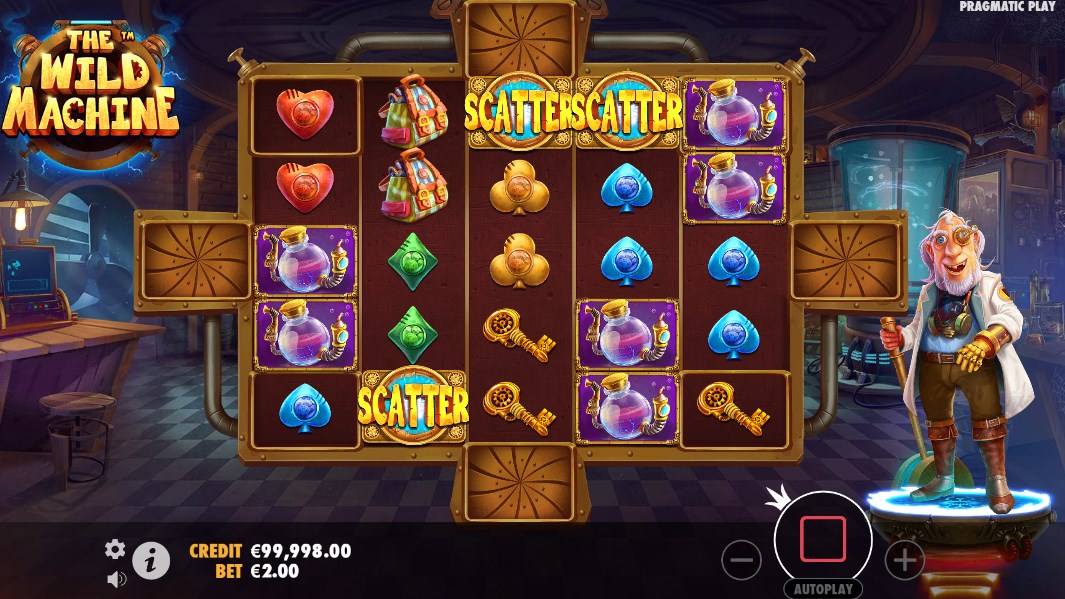Viewport: 1065px width, 599px height.
Task: Show game information with the i button
Action: click(x=151, y=561)
